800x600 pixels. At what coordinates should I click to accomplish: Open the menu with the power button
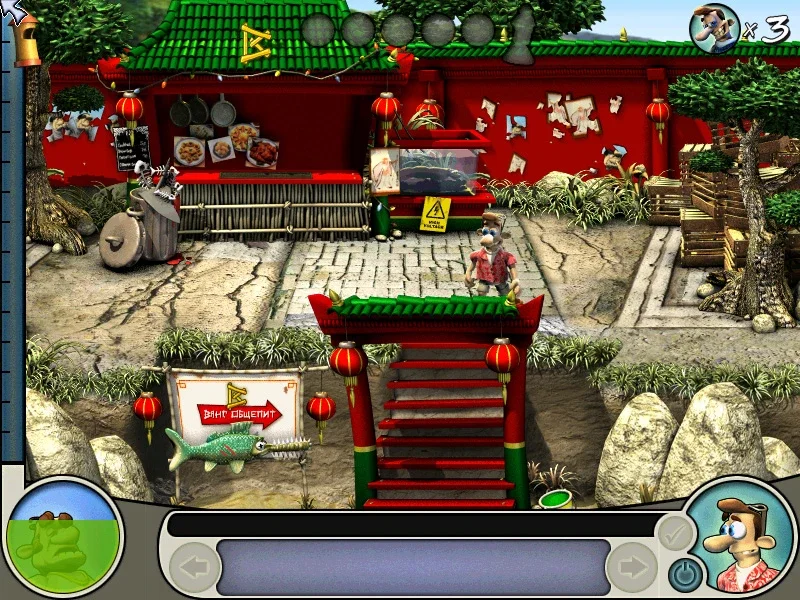coord(684,573)
